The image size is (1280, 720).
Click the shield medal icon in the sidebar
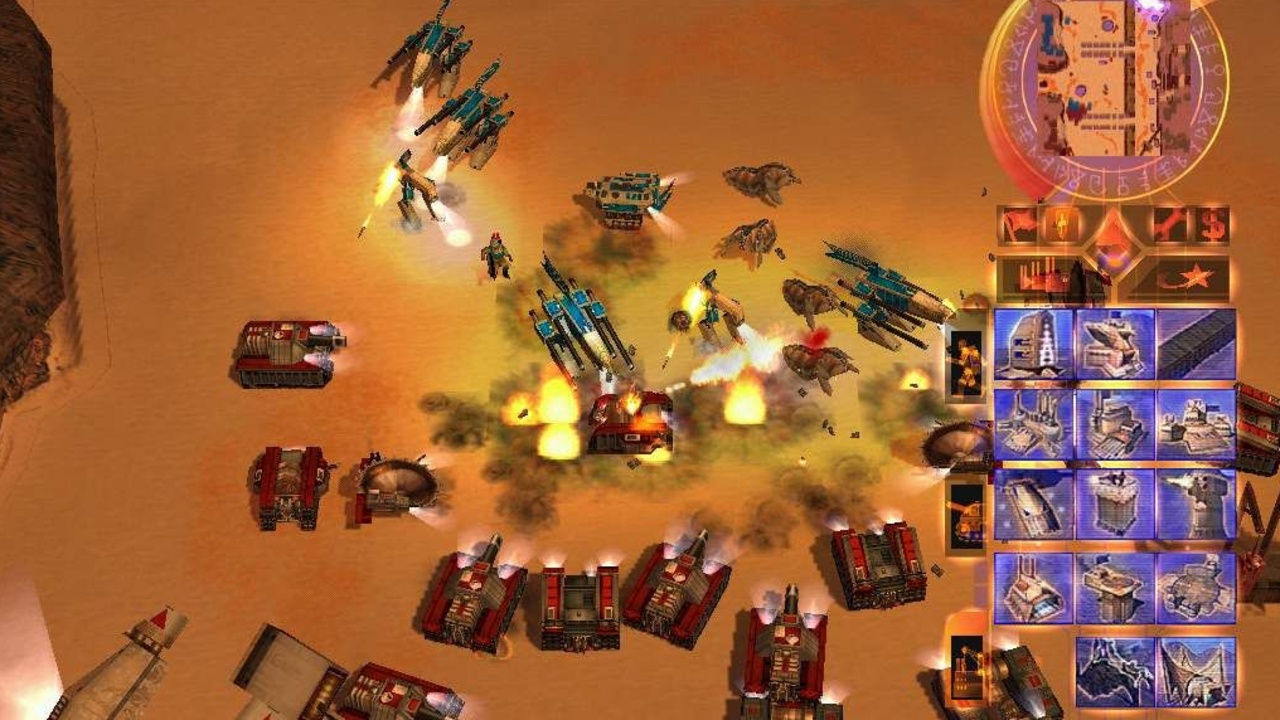tap(1060, 222)
